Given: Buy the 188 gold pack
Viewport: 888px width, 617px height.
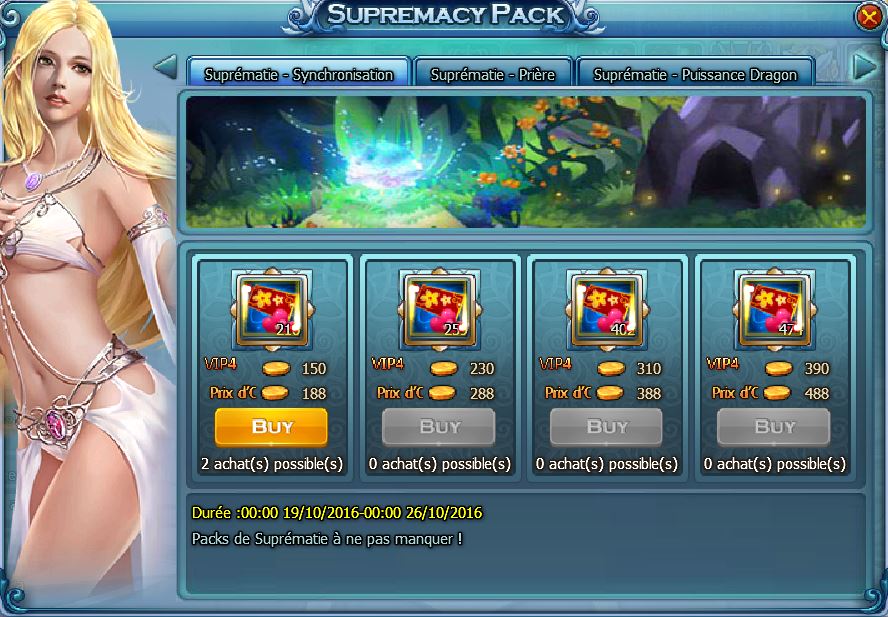Looking at the screenshot, I should point(271,427).
